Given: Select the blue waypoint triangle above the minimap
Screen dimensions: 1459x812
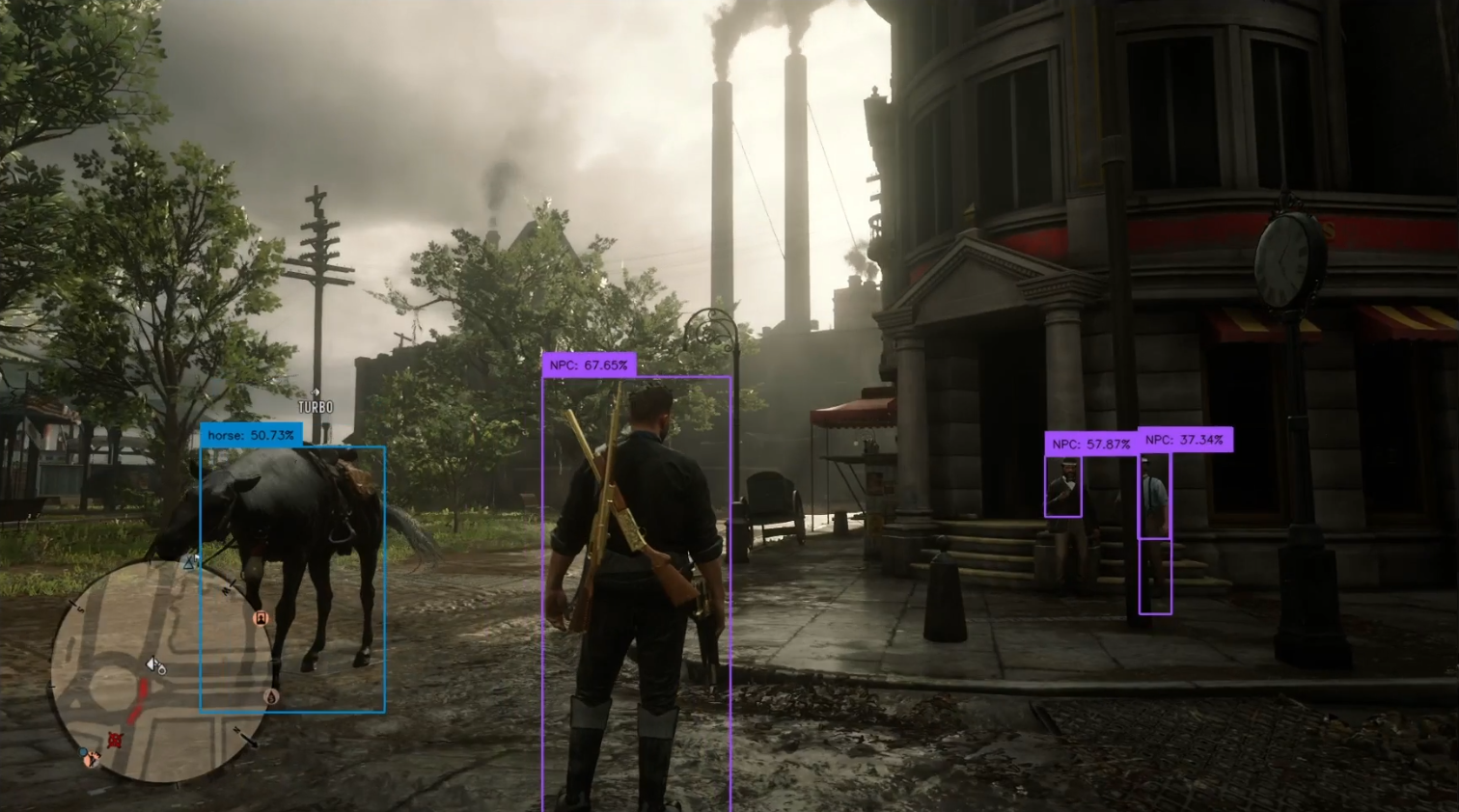Looking at the screenshot, I should (x=188, y=563).
